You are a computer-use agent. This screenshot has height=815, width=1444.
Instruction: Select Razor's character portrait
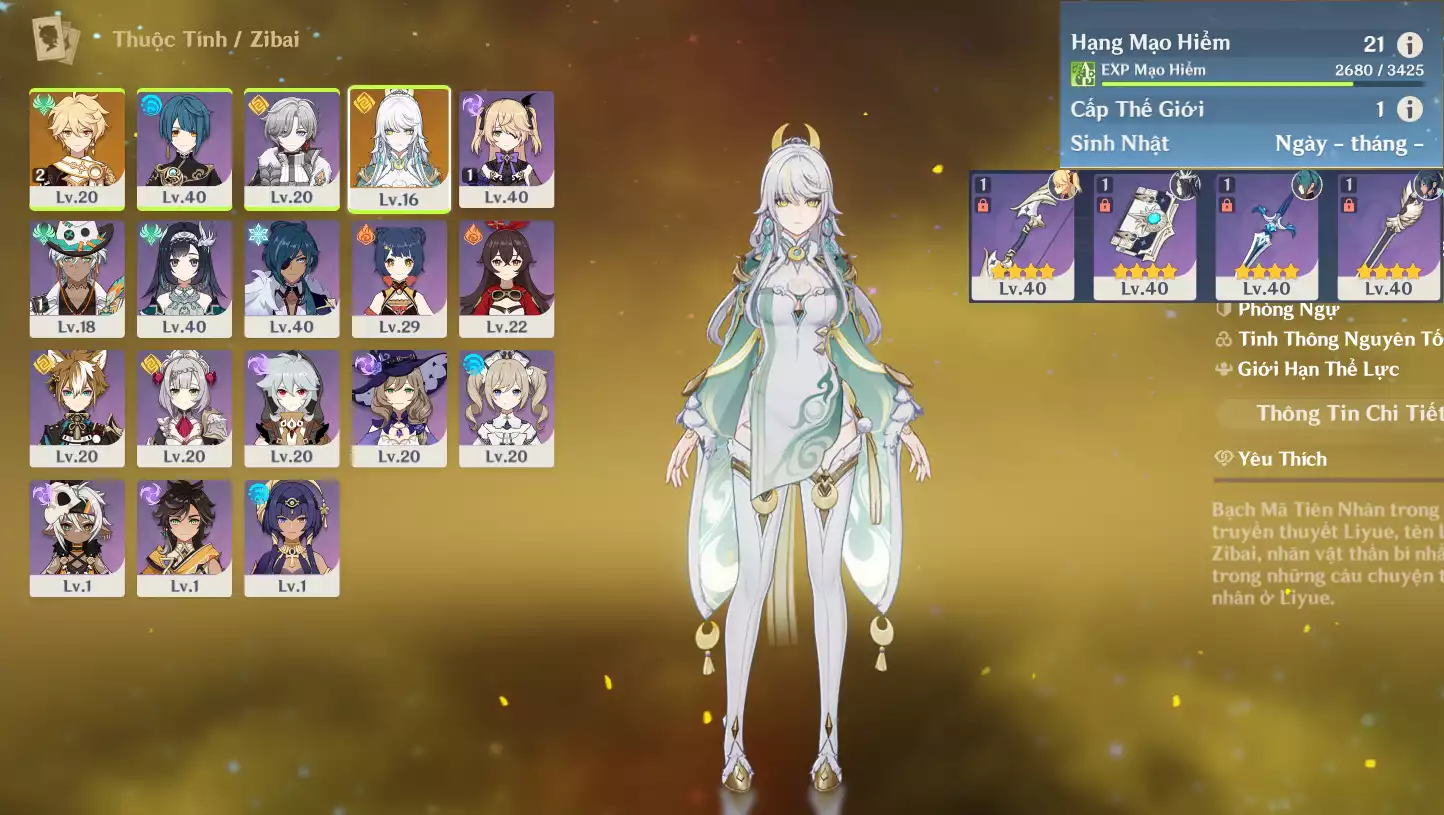(x=291, y=408)
